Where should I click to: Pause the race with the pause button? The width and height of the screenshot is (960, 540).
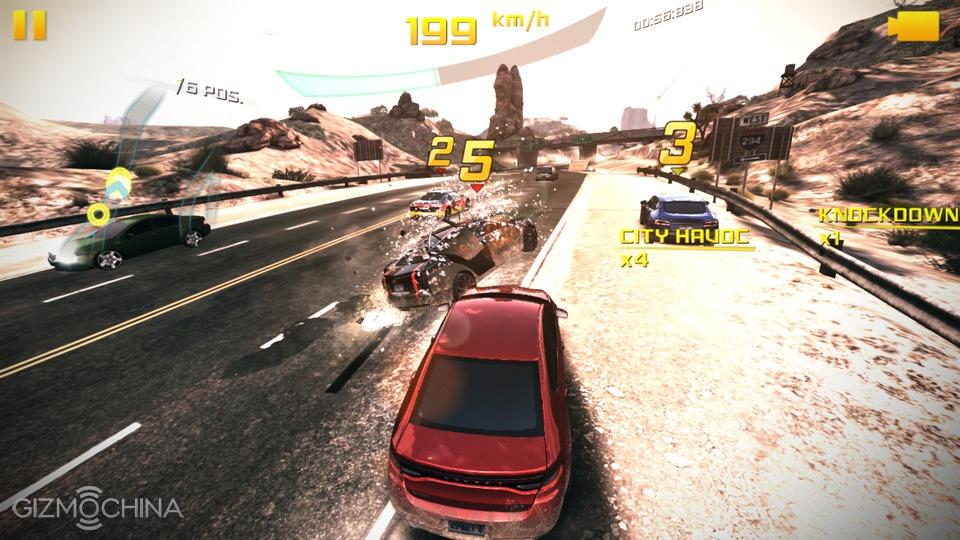coord(30,25)
